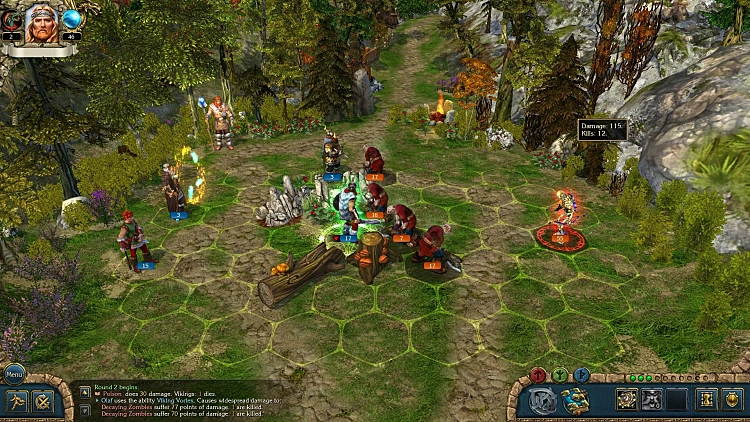
Task: Activate the green rune
Action: click(559, 375)
